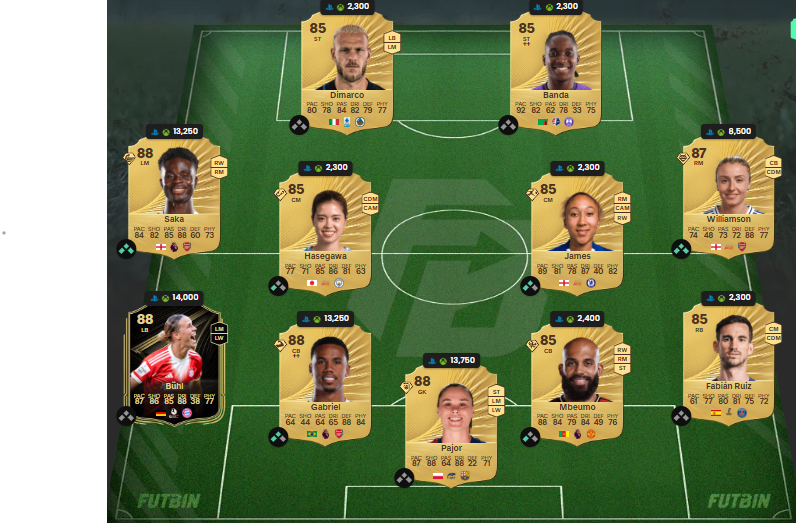The width and height of the screenshot is (796, 523).
Task: Select the Dimarco striker card
Action: coord(347,70)
